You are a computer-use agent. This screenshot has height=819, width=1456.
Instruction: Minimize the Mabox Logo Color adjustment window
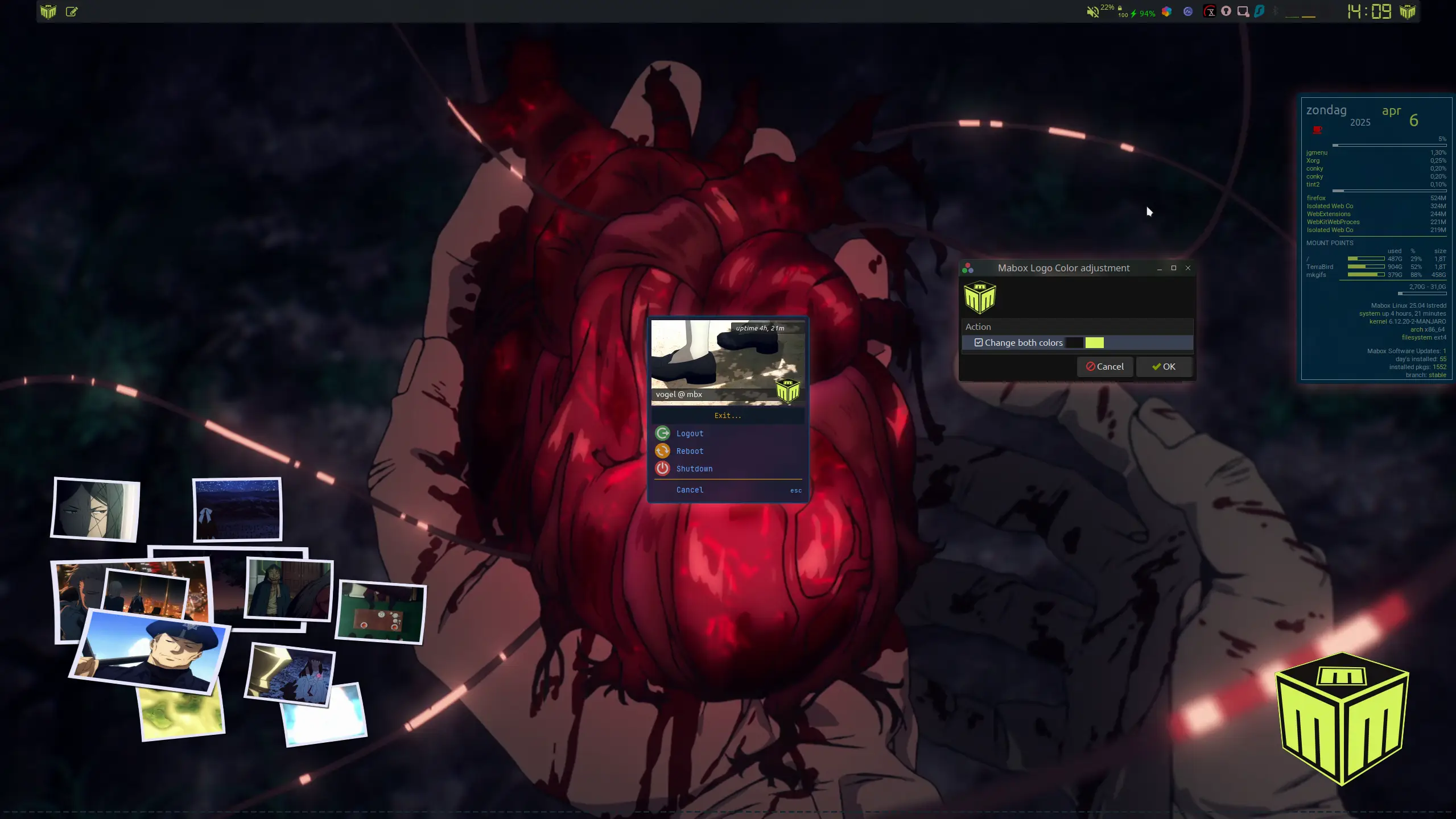(x=1160, y=268)
